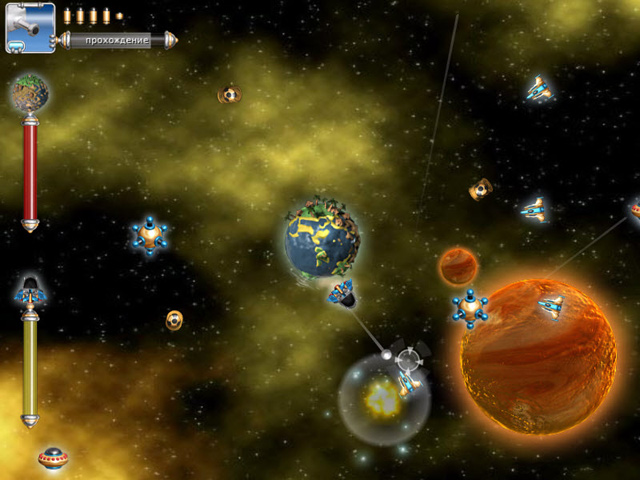The width and height of the screenshot is (640, 480).
Task: Select the red UFO icon
Action: (52, 457)
